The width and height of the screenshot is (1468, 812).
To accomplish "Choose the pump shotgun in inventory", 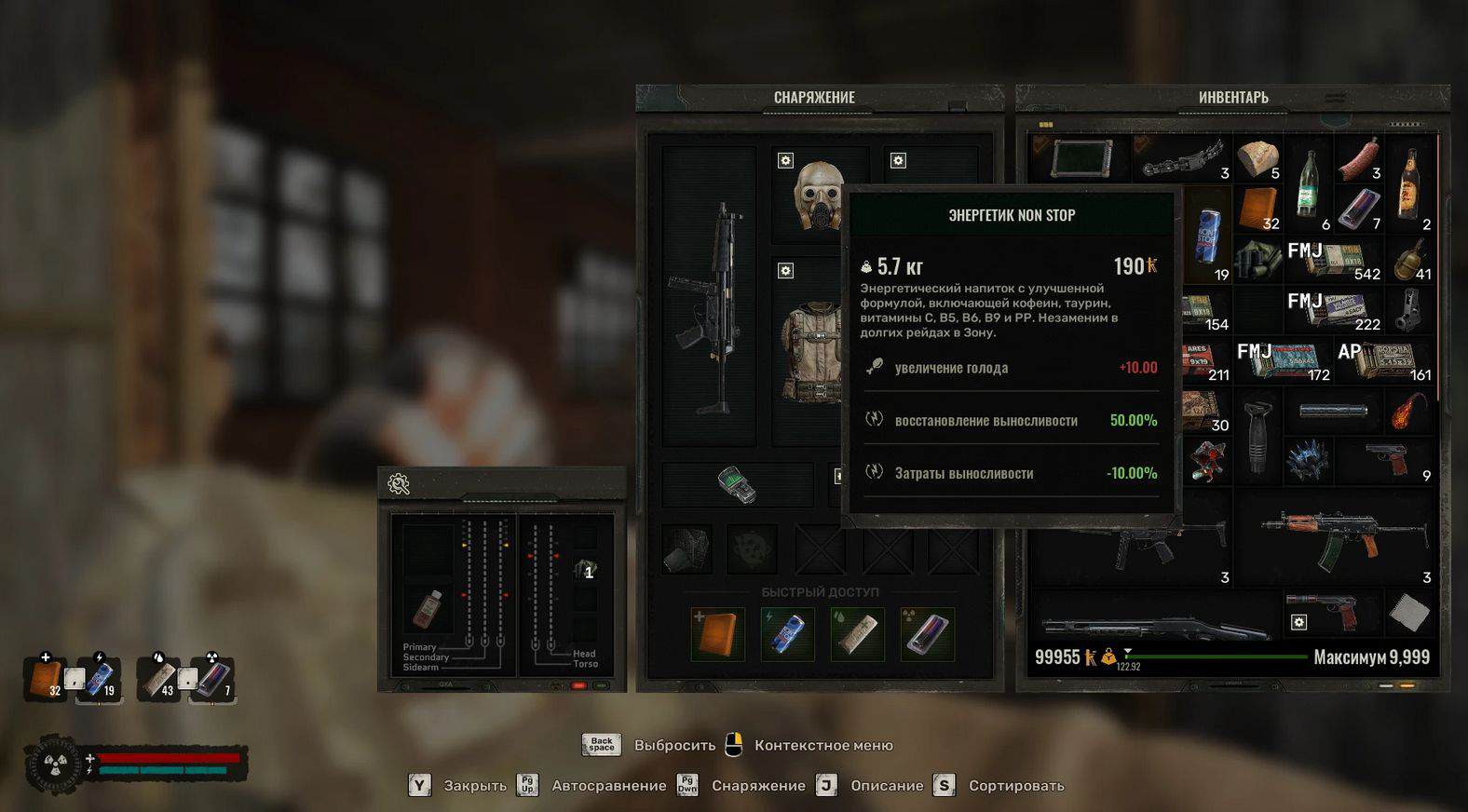I will pyautogui.click(x=1155, y=626).
